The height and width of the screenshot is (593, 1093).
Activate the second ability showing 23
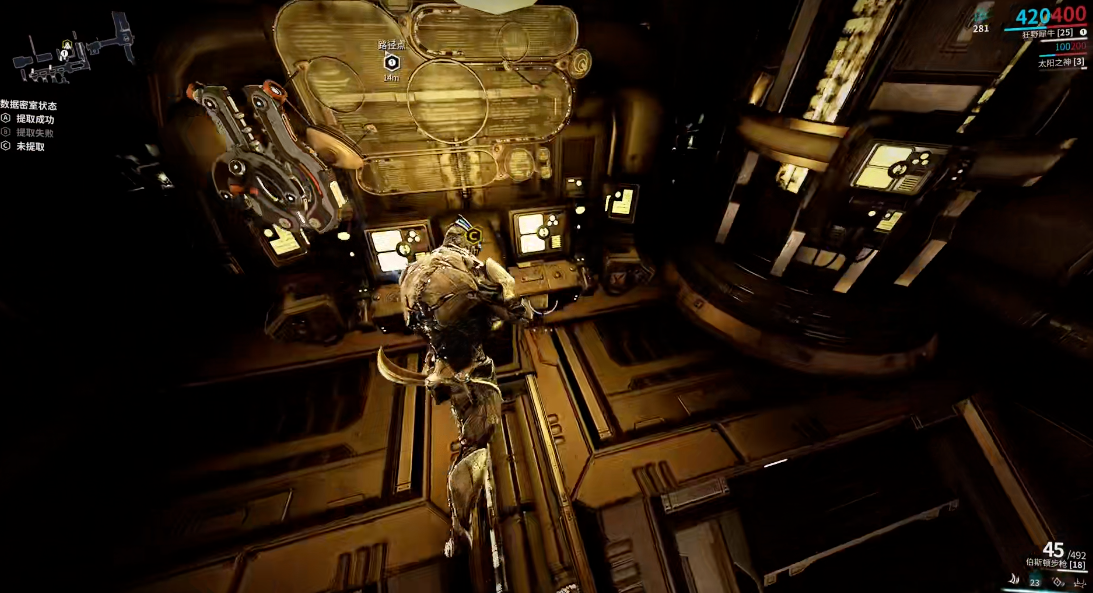click(1035, 581)
